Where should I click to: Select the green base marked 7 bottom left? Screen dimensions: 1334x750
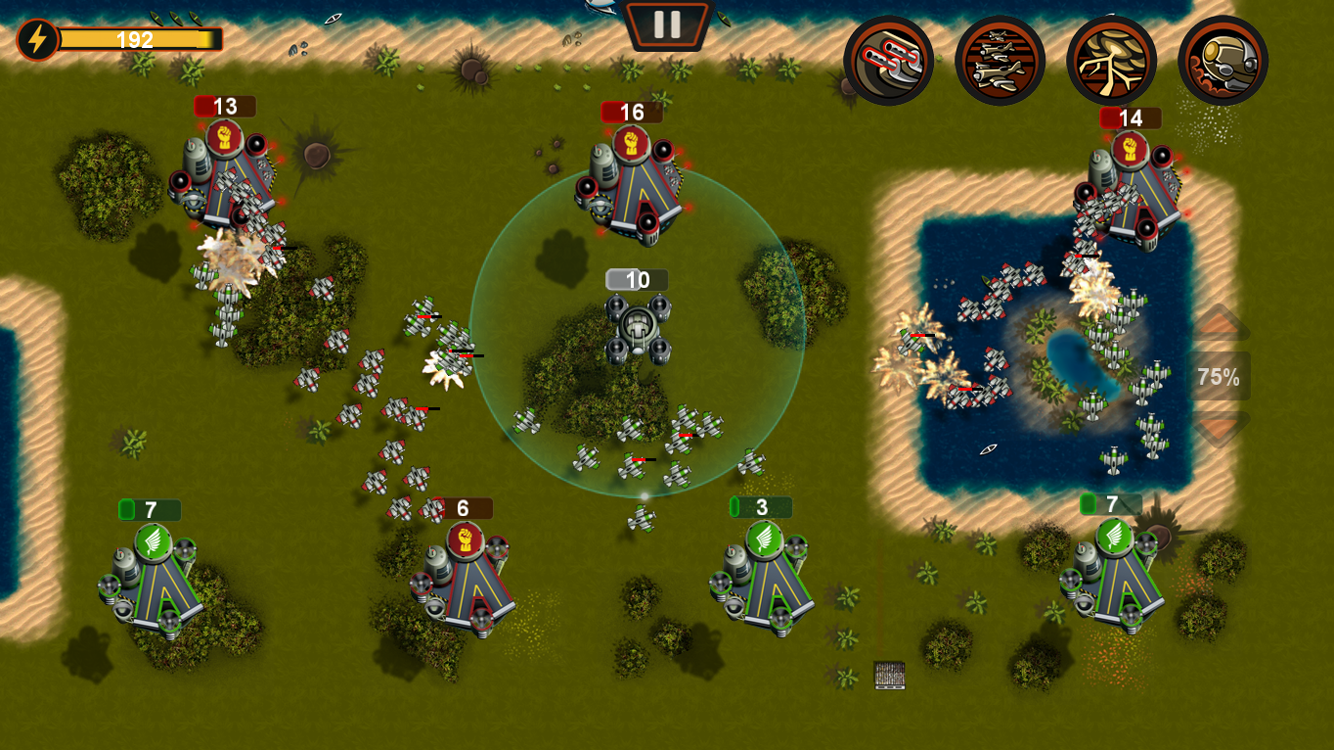coord(150,580)
